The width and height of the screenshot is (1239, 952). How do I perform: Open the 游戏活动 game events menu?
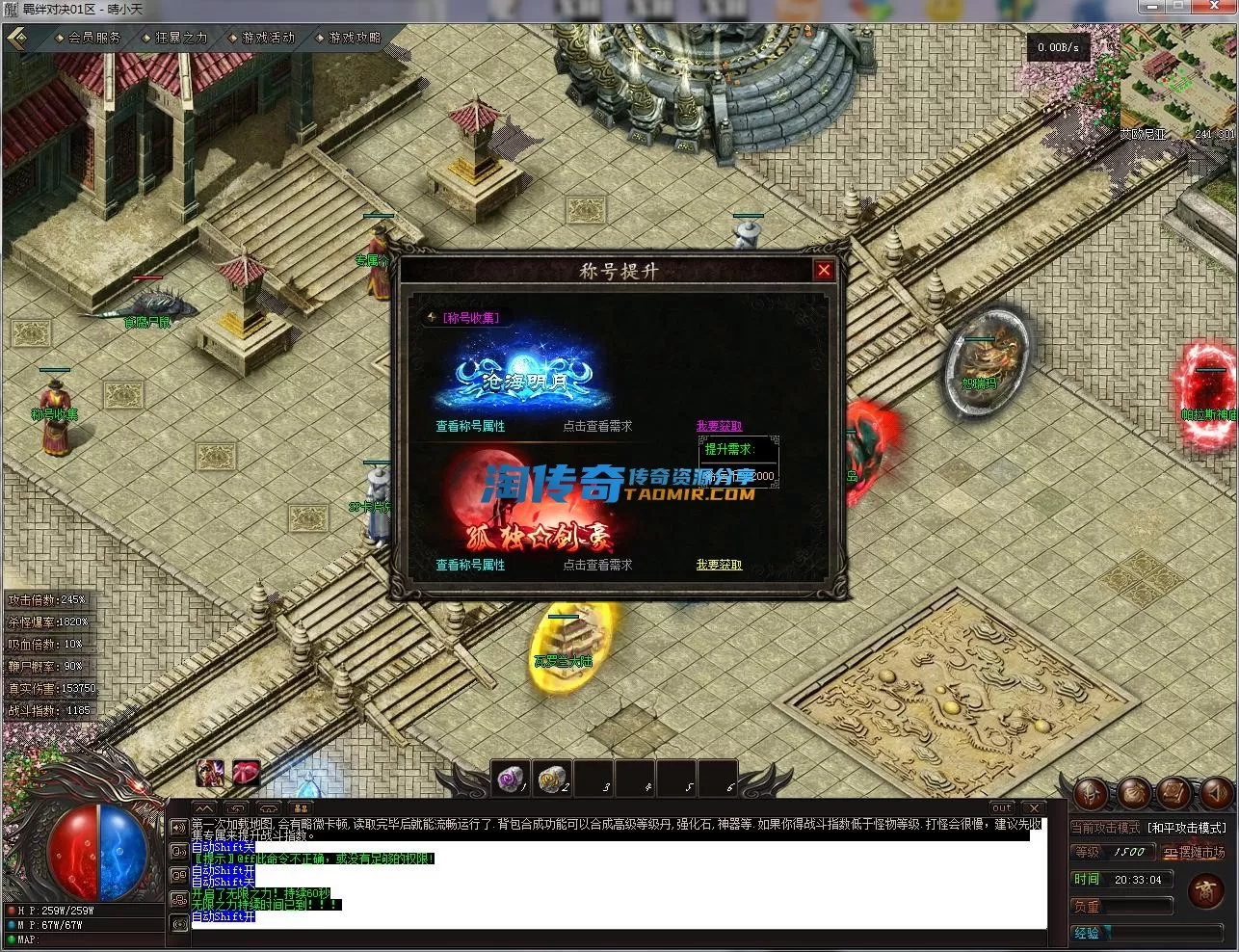tap(267, 38)
